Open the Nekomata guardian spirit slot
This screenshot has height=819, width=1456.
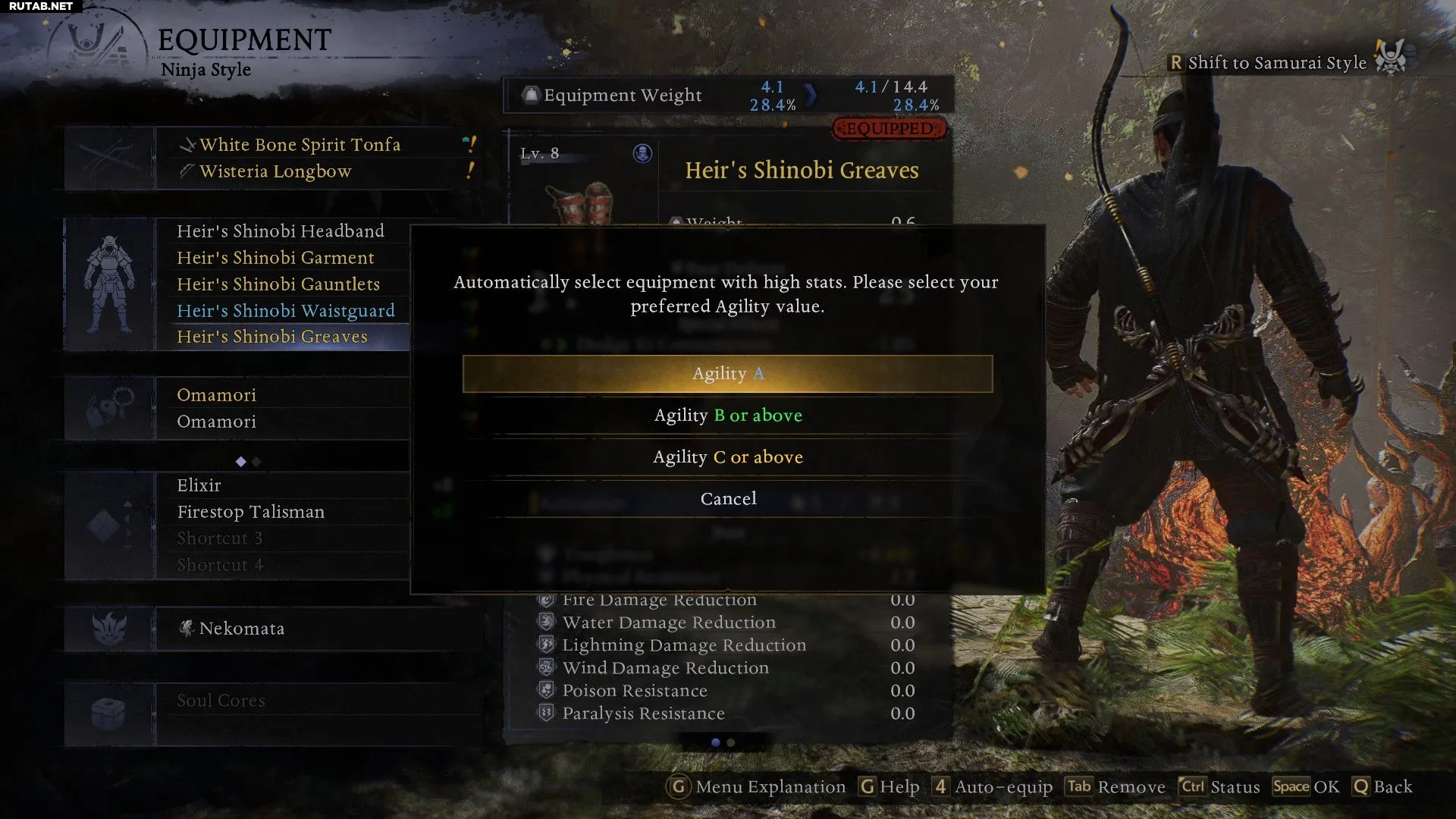point(241,629)
